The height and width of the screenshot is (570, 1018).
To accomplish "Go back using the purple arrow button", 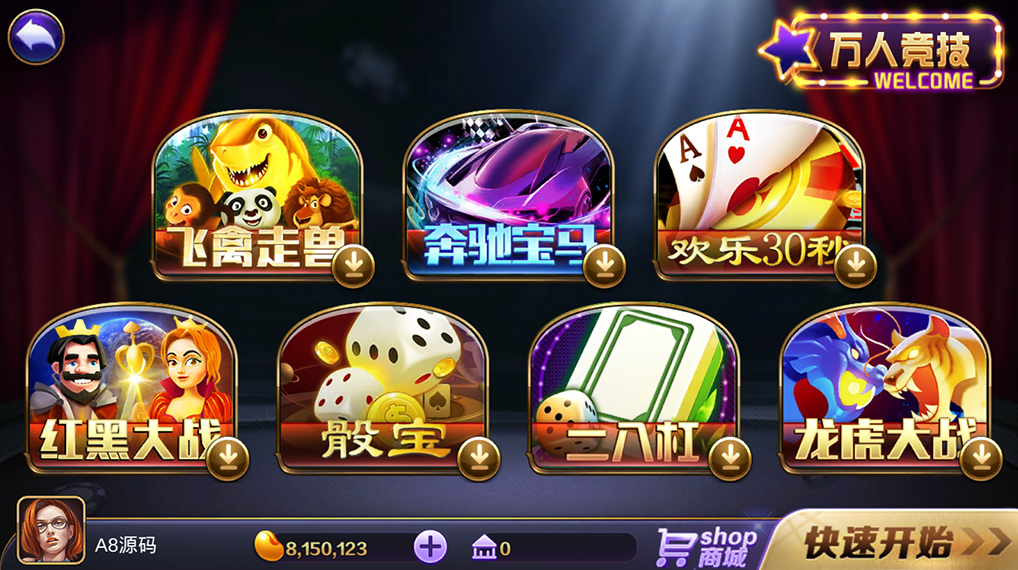I will click(36, 37).
